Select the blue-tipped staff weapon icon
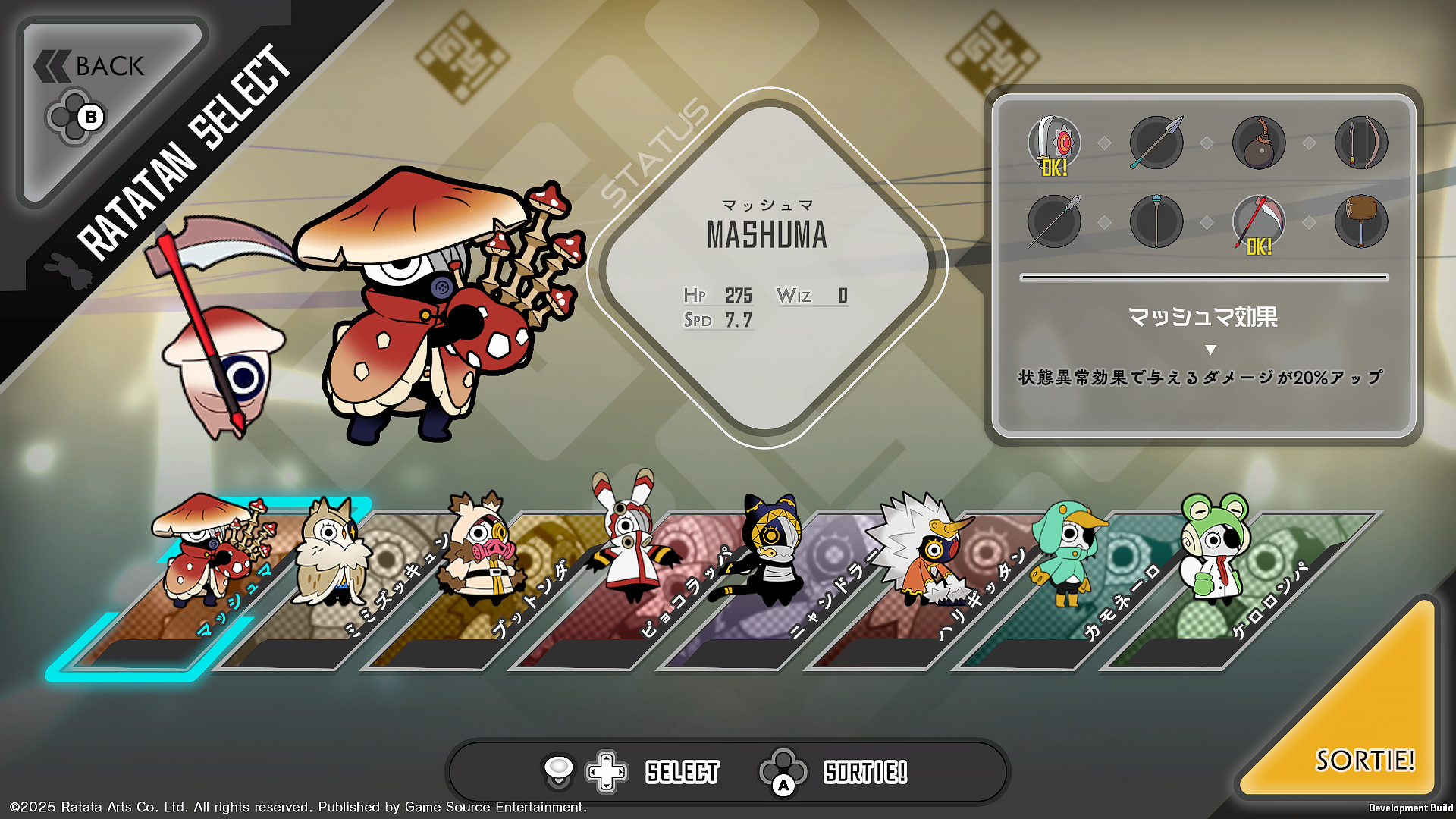The height and width of the screenshot is (819, 1456). (x=1156, y=222)
